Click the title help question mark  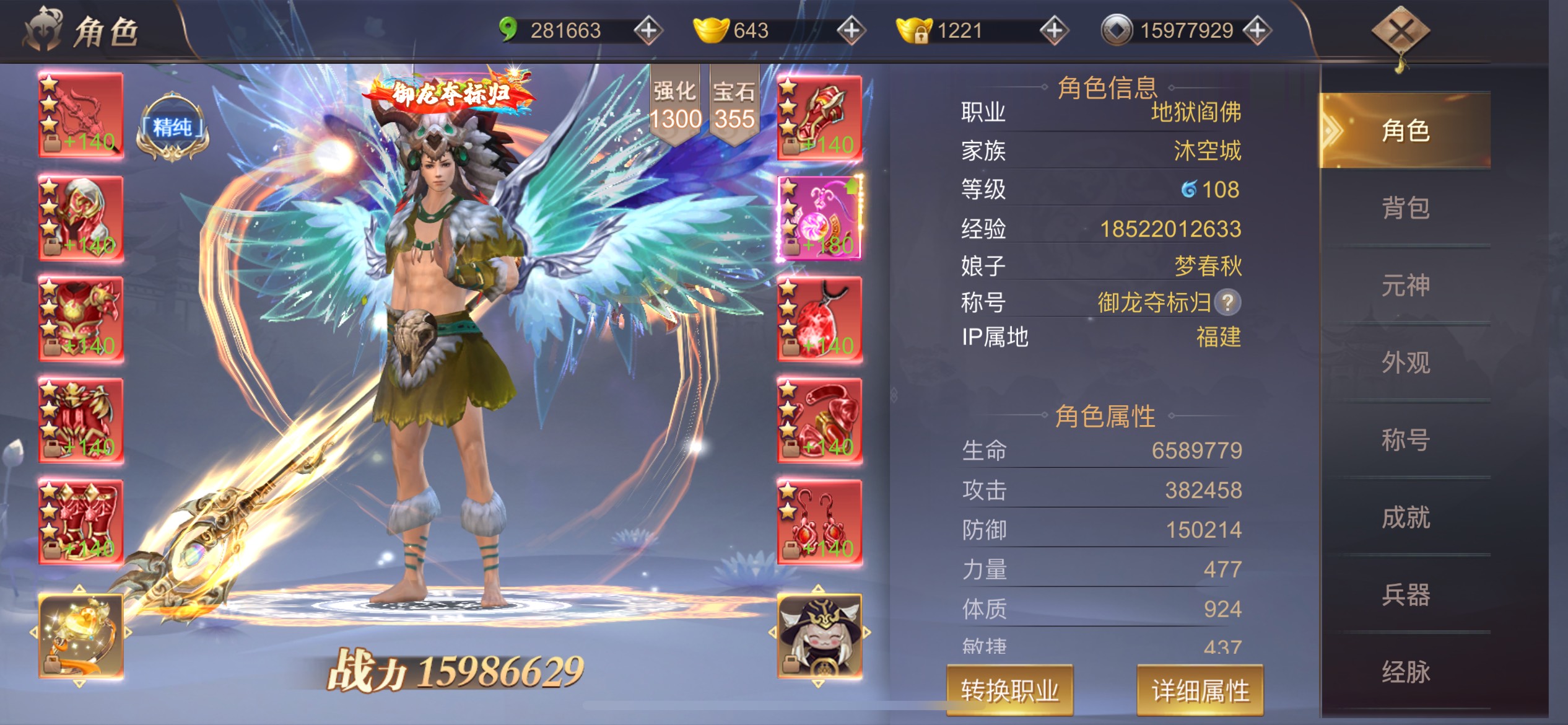(1227, 302)
